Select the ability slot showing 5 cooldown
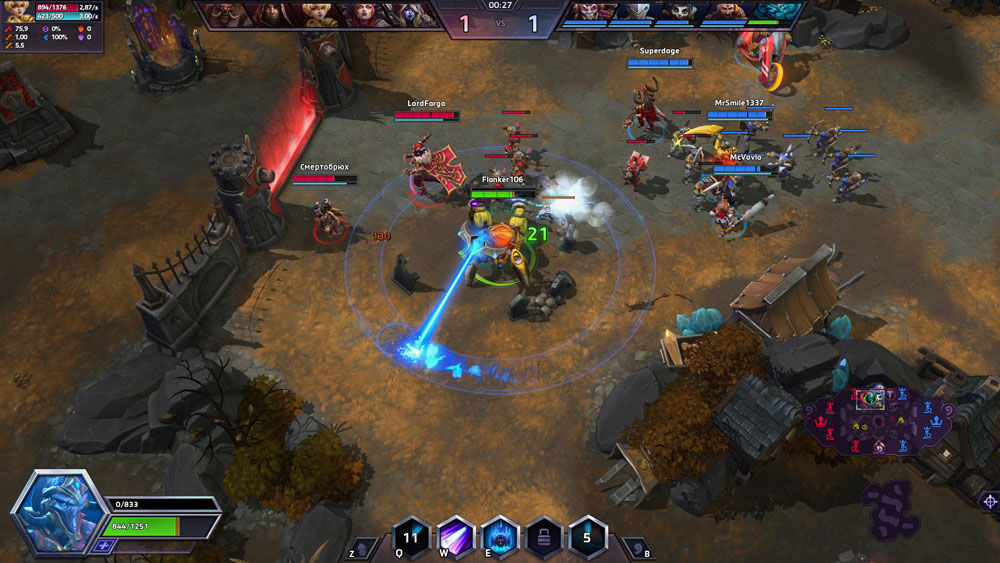The width and height of the screenshot is (1000, 563). point(587,535)
